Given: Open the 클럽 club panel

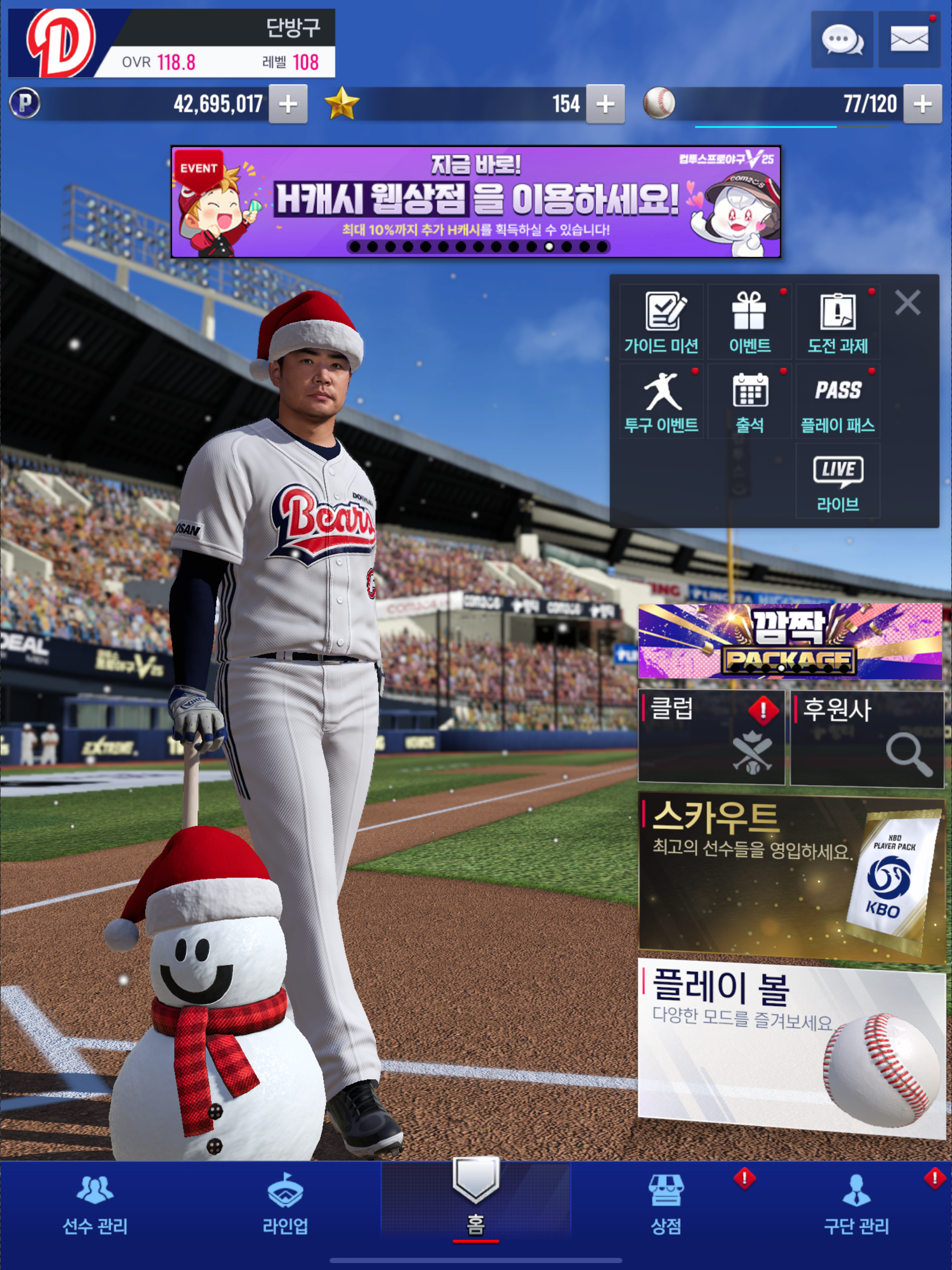Looking at the screenshot, I should tap(711, 738).
